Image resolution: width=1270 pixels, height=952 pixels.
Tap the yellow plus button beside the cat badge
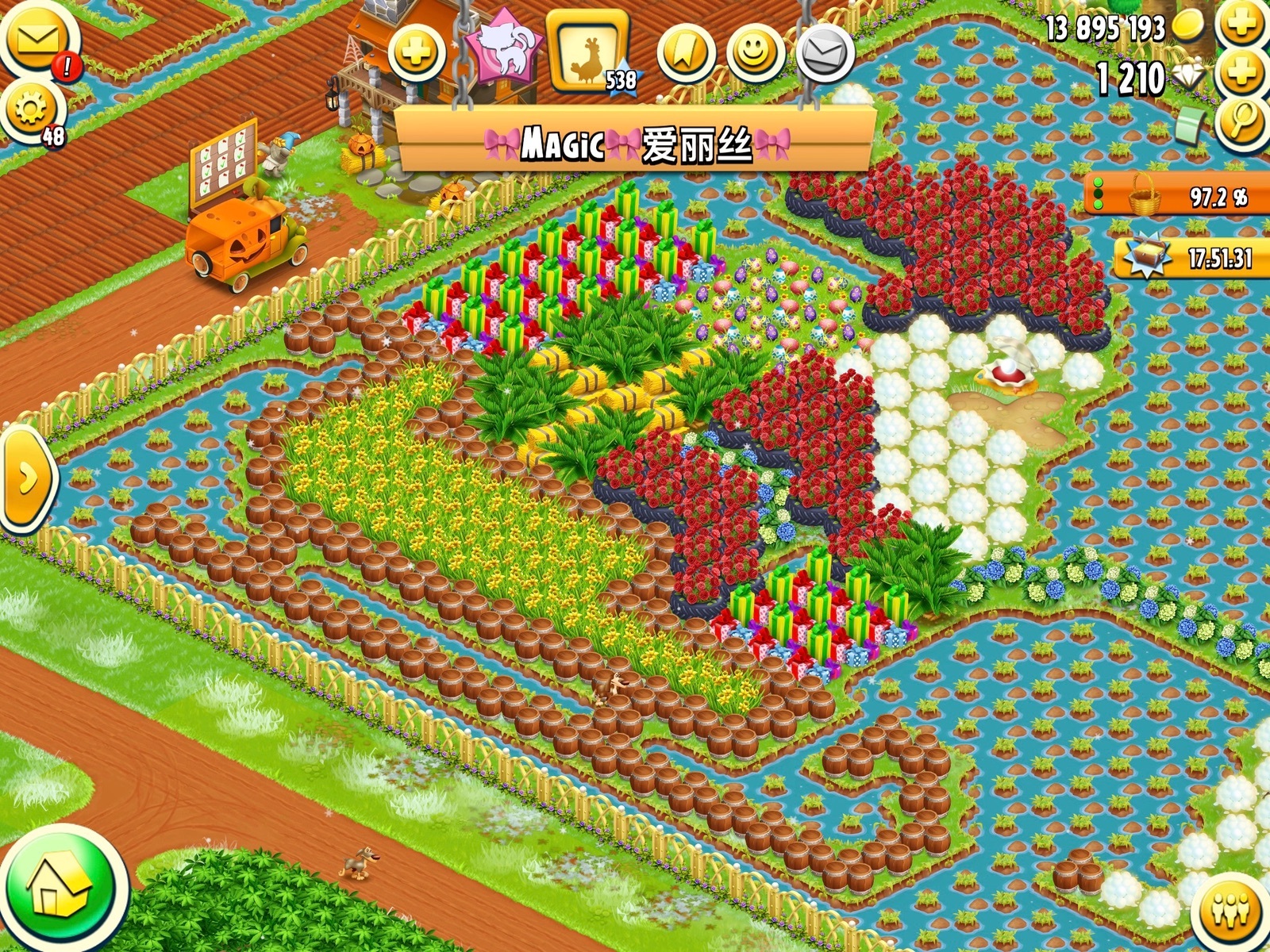click(418, 52)
